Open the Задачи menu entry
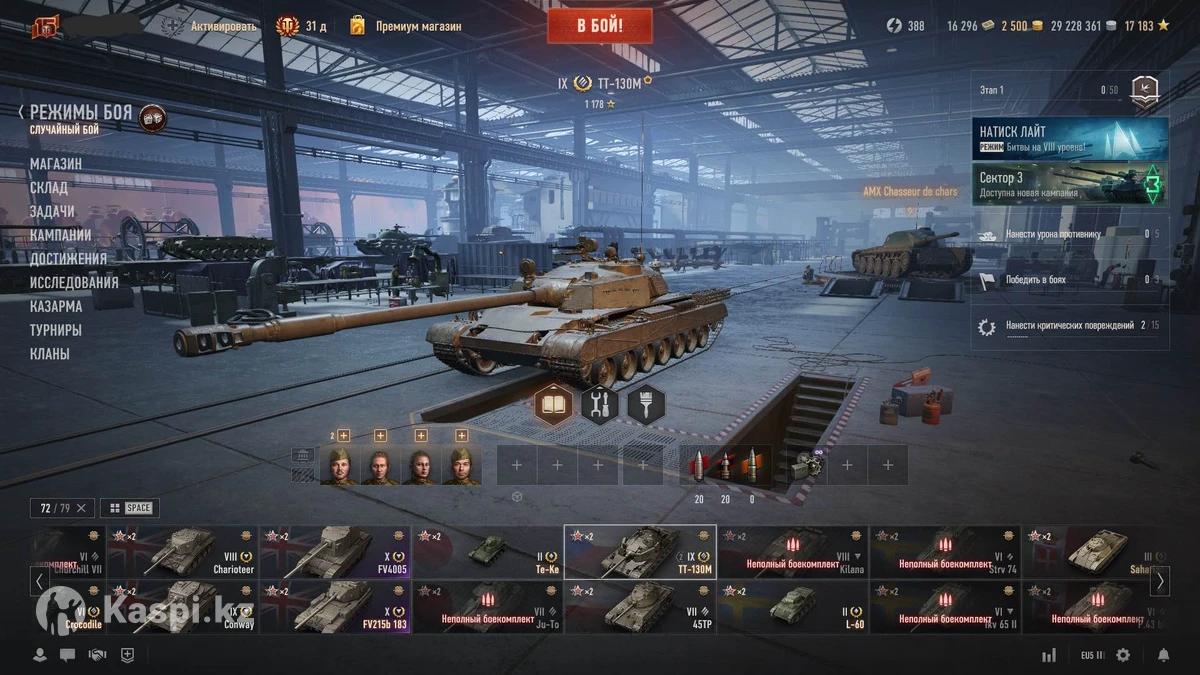Viewport: 1200px width, 675px height. 52,212
